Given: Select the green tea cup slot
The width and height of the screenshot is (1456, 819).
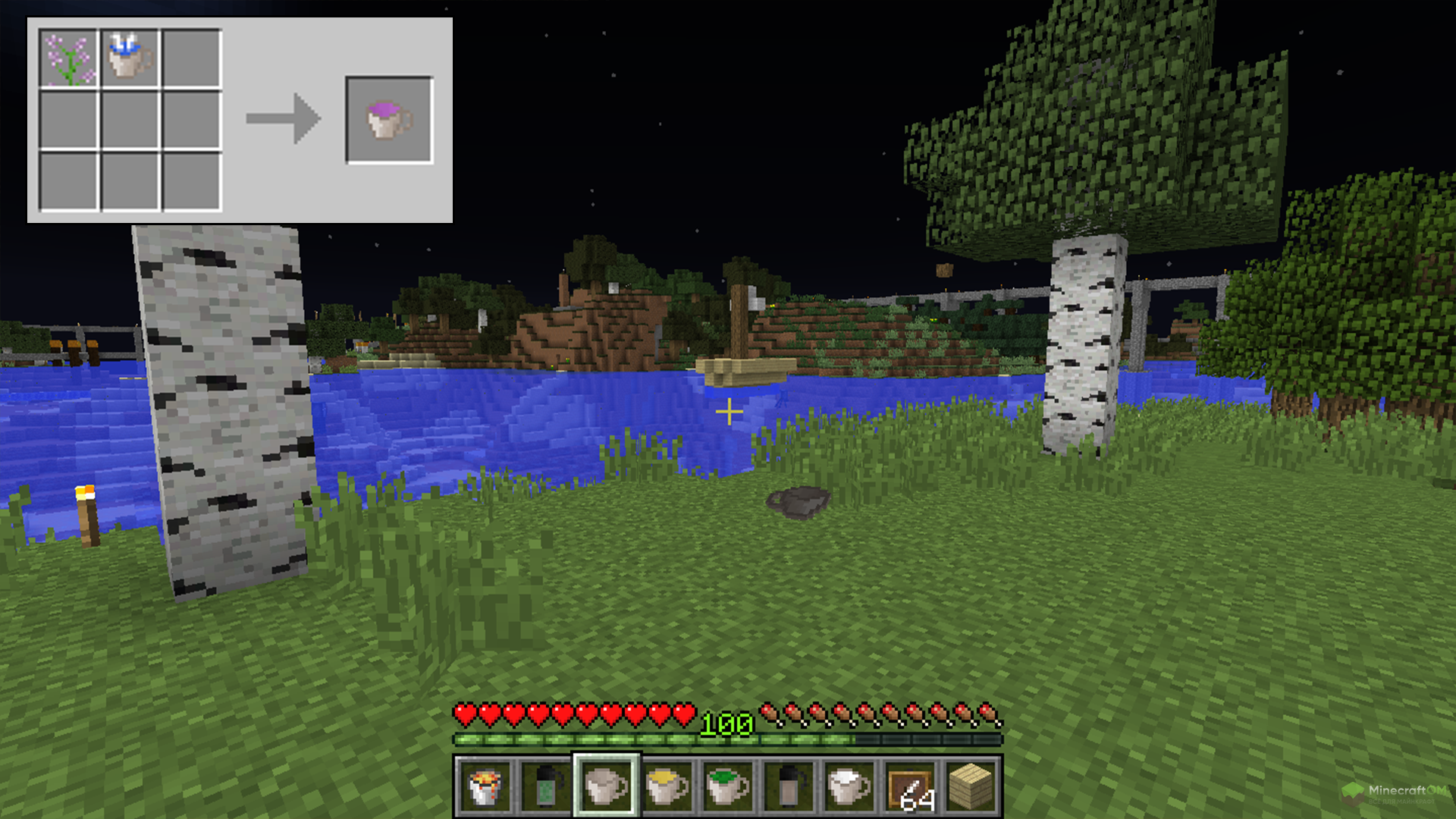Looking at the screenshot, I should (728, 786).
